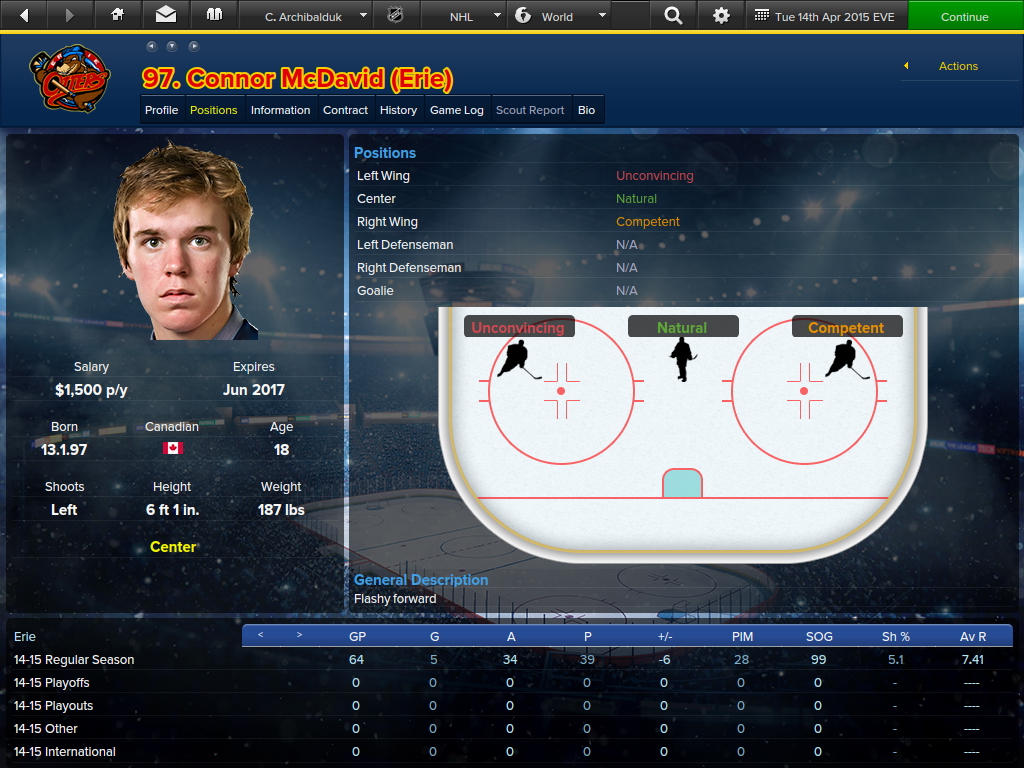
Task: Open the Bio tab
Action: click(x=586, y=110)
